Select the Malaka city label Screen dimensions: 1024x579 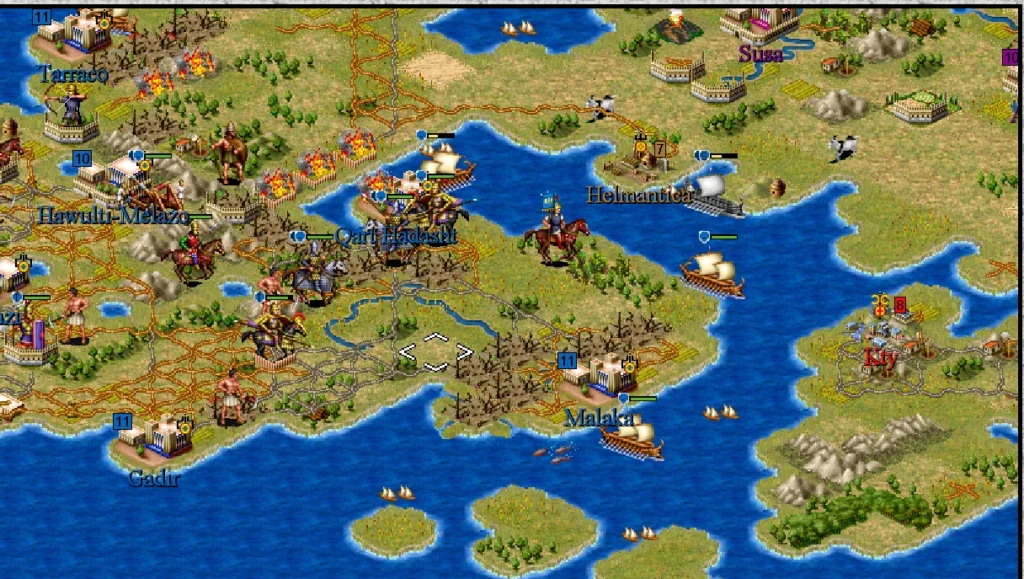[599, 417]
